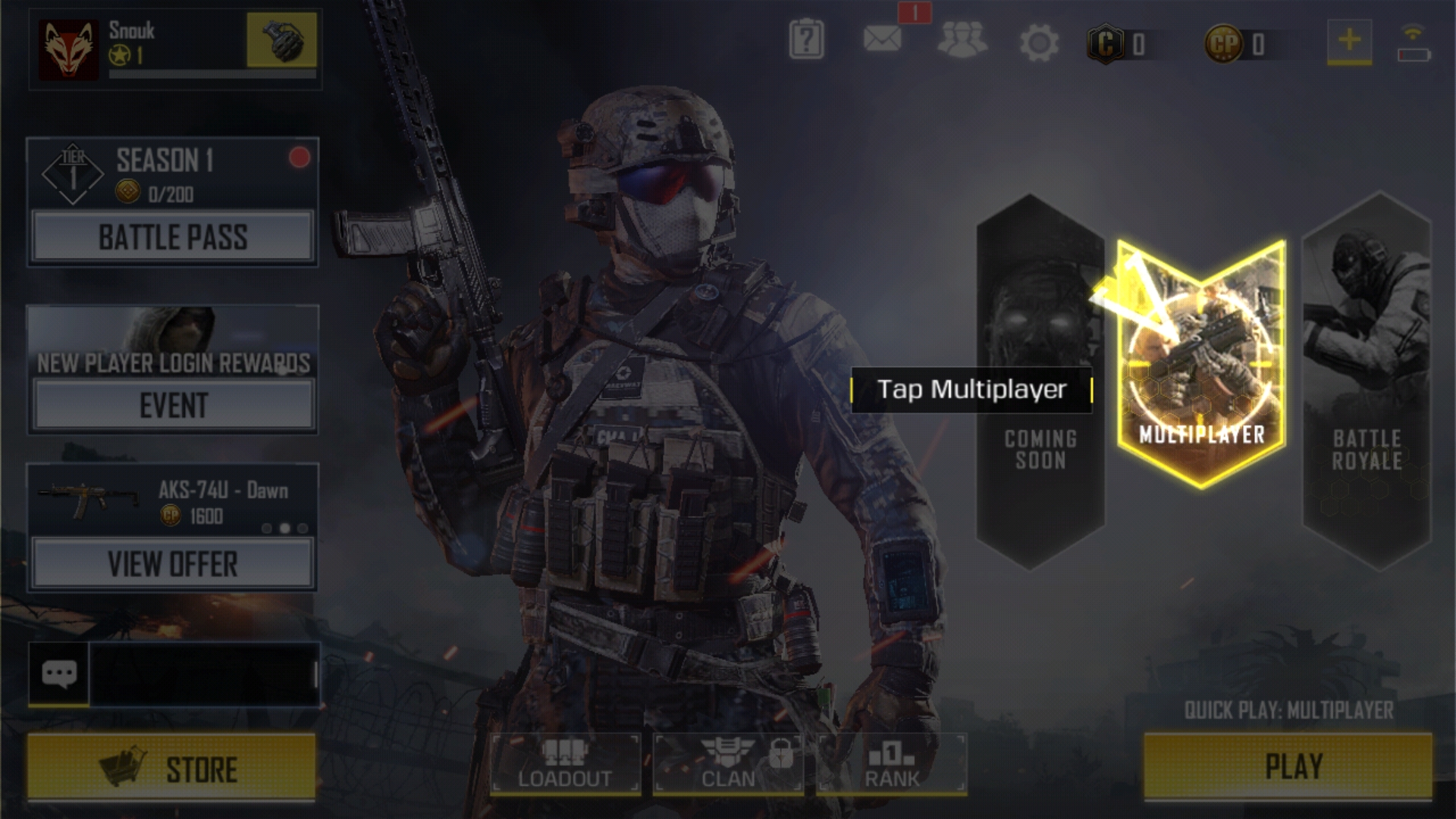This screenshot has height=819, width=1456.
Task: View the AKS-74U Dawn offer
Action: pyautogui.click(x=173, y=564)
